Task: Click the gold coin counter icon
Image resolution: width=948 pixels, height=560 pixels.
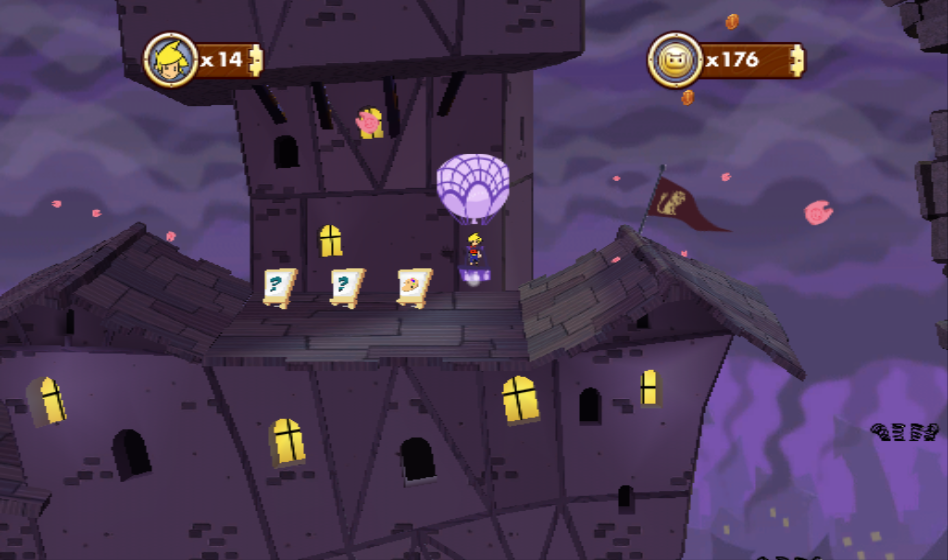Action: (674, 60)
